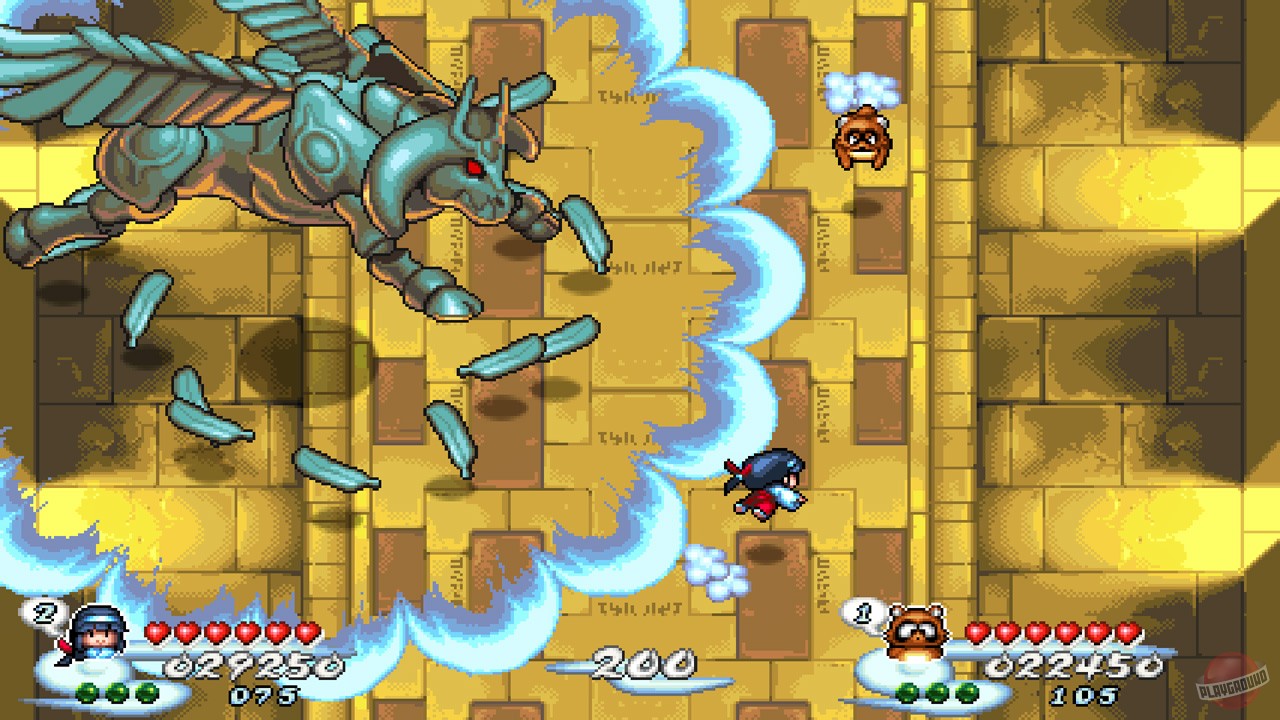Click the Playground watermark logo at bottom right
Image resolution: width=1280 pixels, height=720 pixels.
[x=1230, y=680]
